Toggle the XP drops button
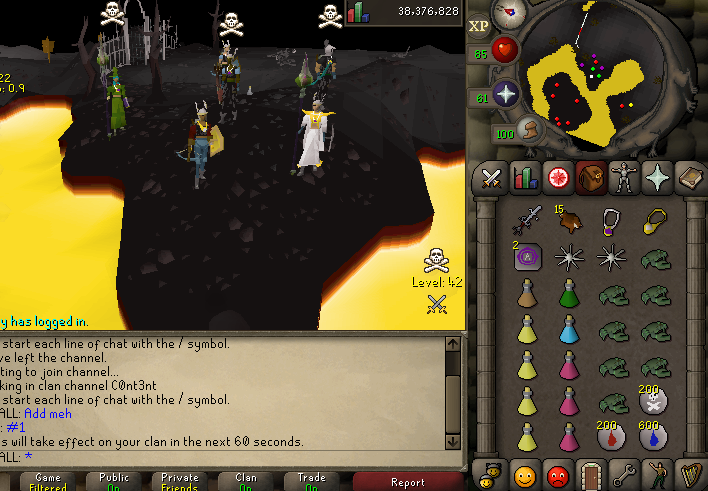Screen dimensions: 708x491 [x=478, y=25]
